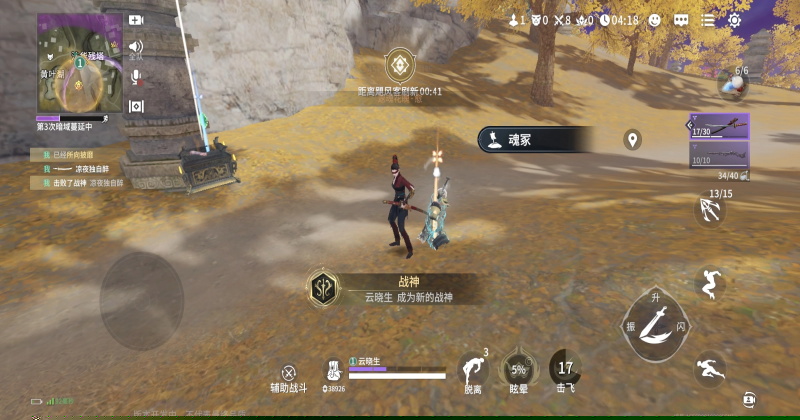Tap the sprint running figure button
This screenshot has height=420, width=800.
tap(708, 369)
